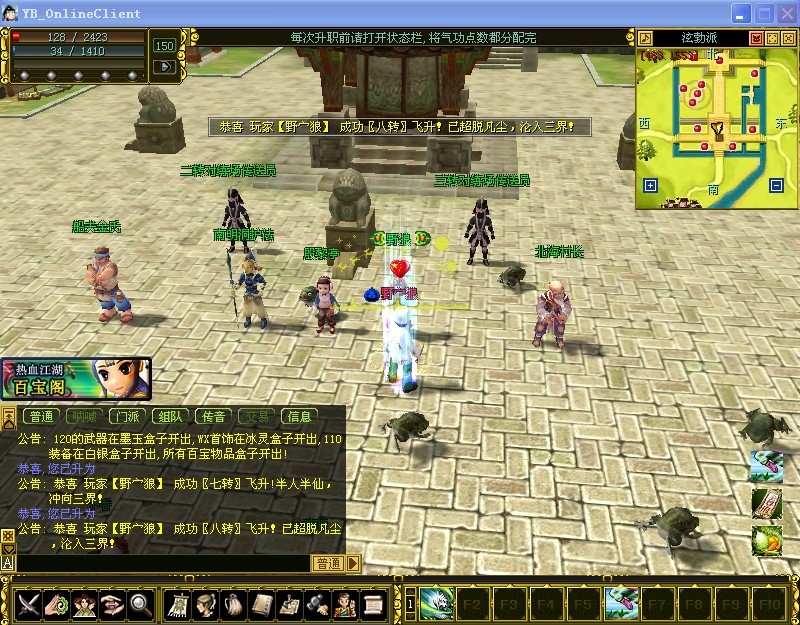Click the crossed swords icon in bottom toolbar

(28, 604)
